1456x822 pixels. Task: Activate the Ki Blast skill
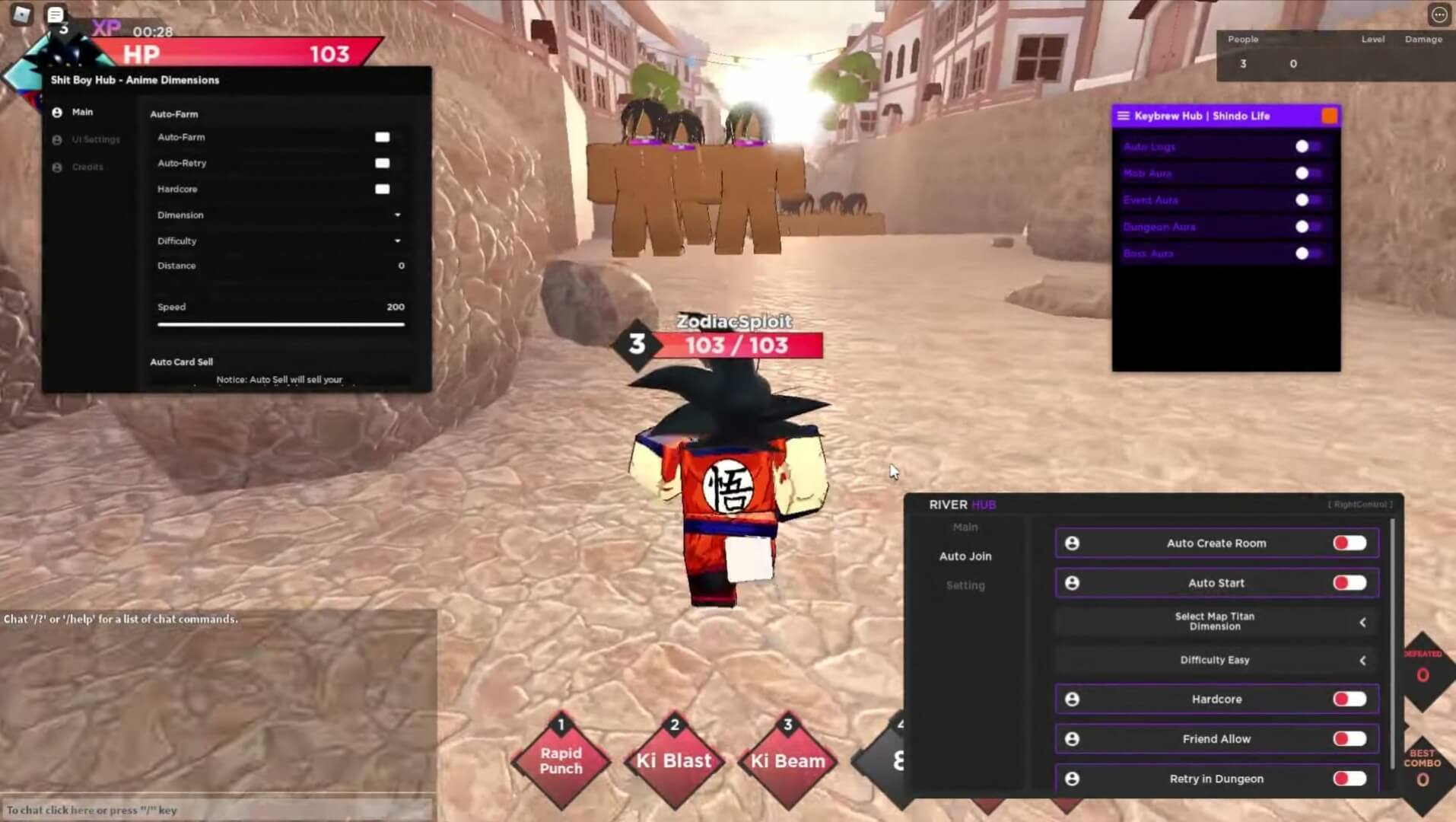[x=672, y=761]
